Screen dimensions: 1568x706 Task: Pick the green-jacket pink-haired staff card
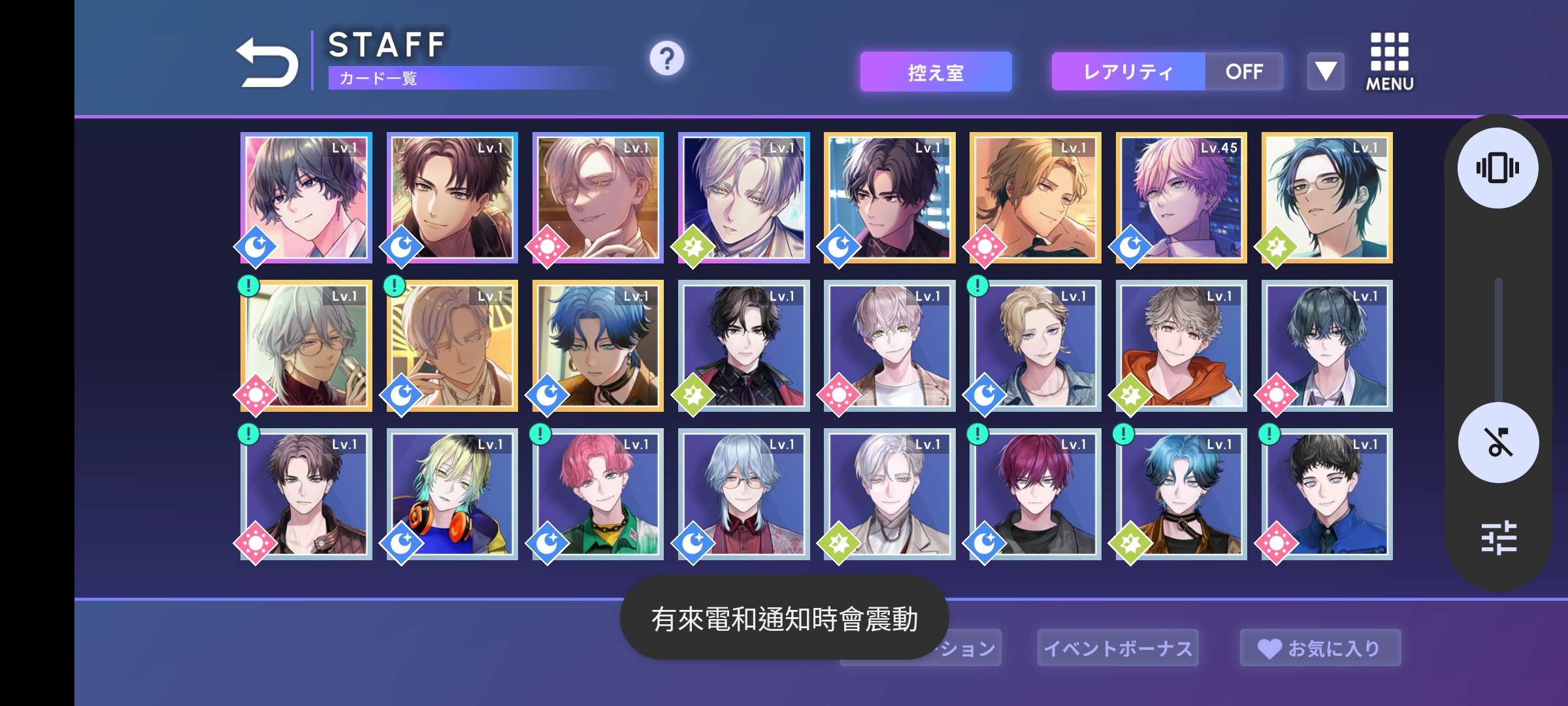[598, 494]
